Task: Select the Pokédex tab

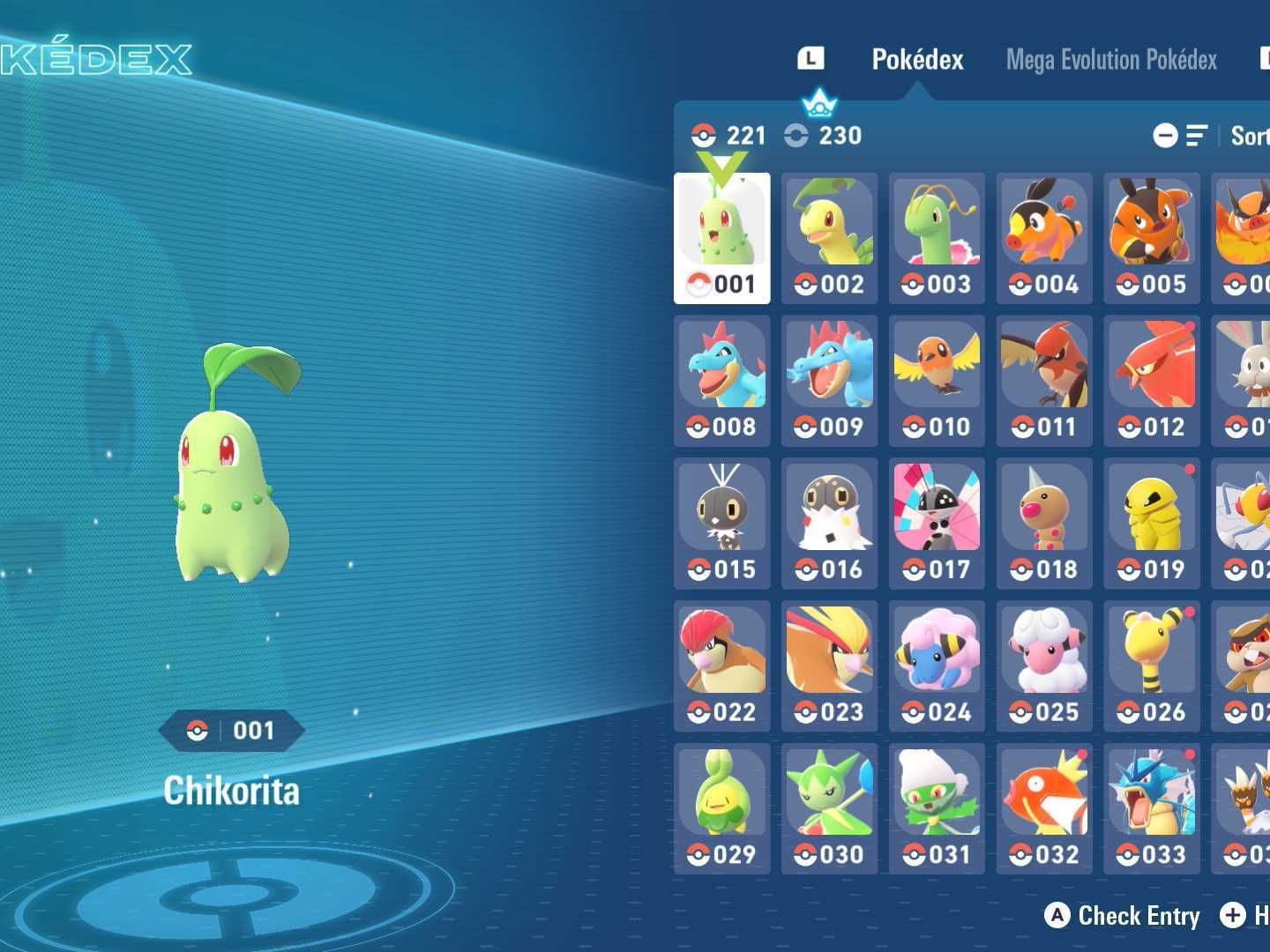Action: pos(917,60)
